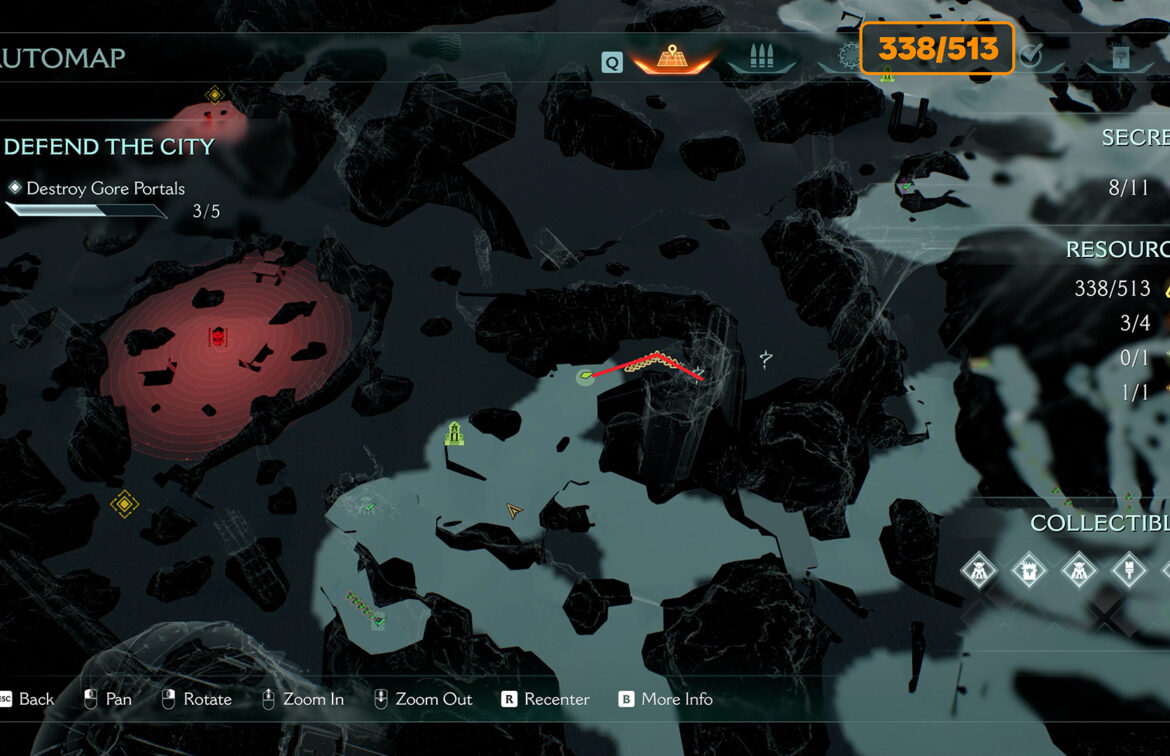Open the checkmark tab
This screenshot has width=1170, height=756.
pos(1031,58)
